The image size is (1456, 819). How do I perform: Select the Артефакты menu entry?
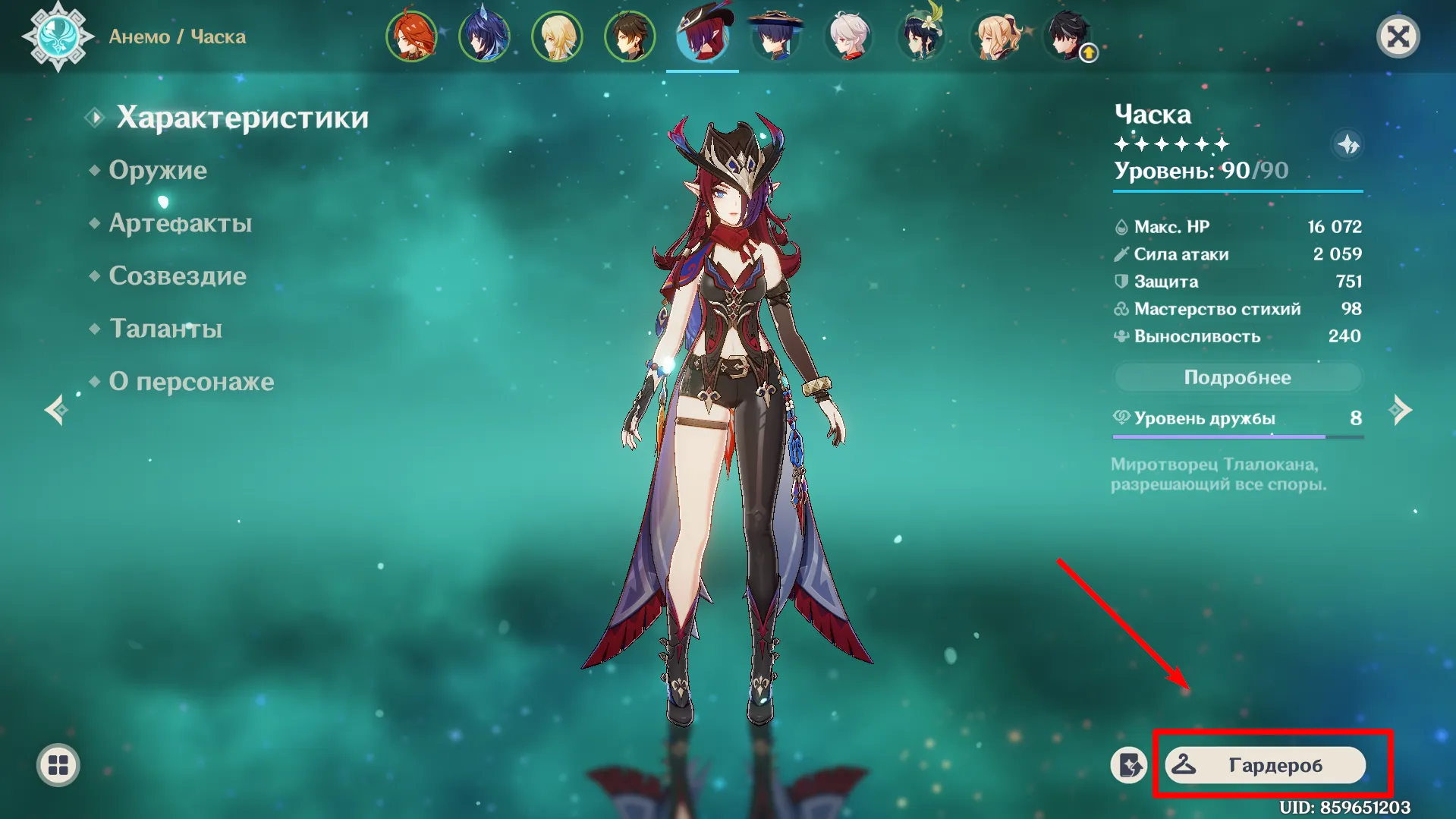(x=180, y=223)
